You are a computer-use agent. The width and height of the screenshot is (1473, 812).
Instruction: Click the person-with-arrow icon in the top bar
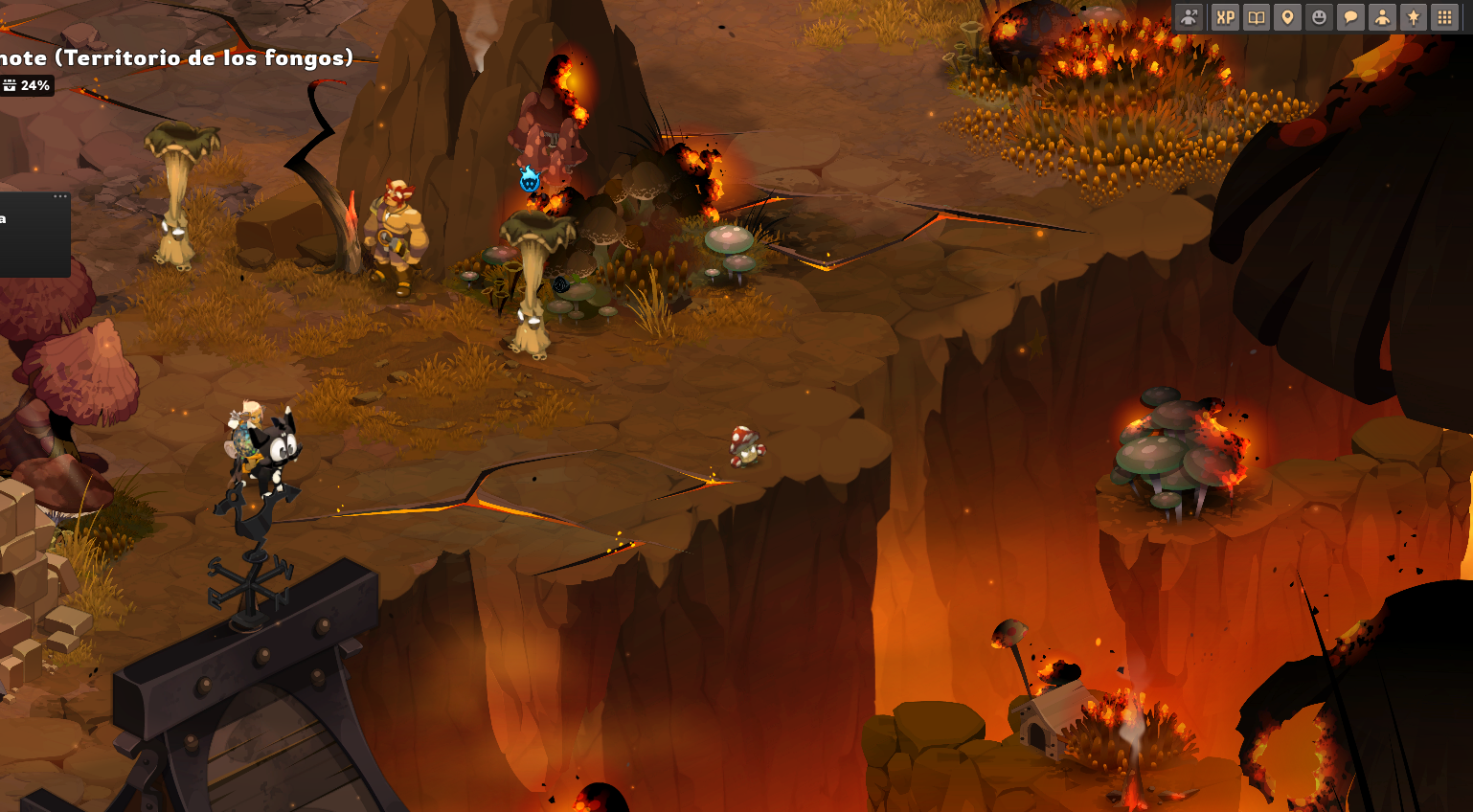tap(1189, 17)
